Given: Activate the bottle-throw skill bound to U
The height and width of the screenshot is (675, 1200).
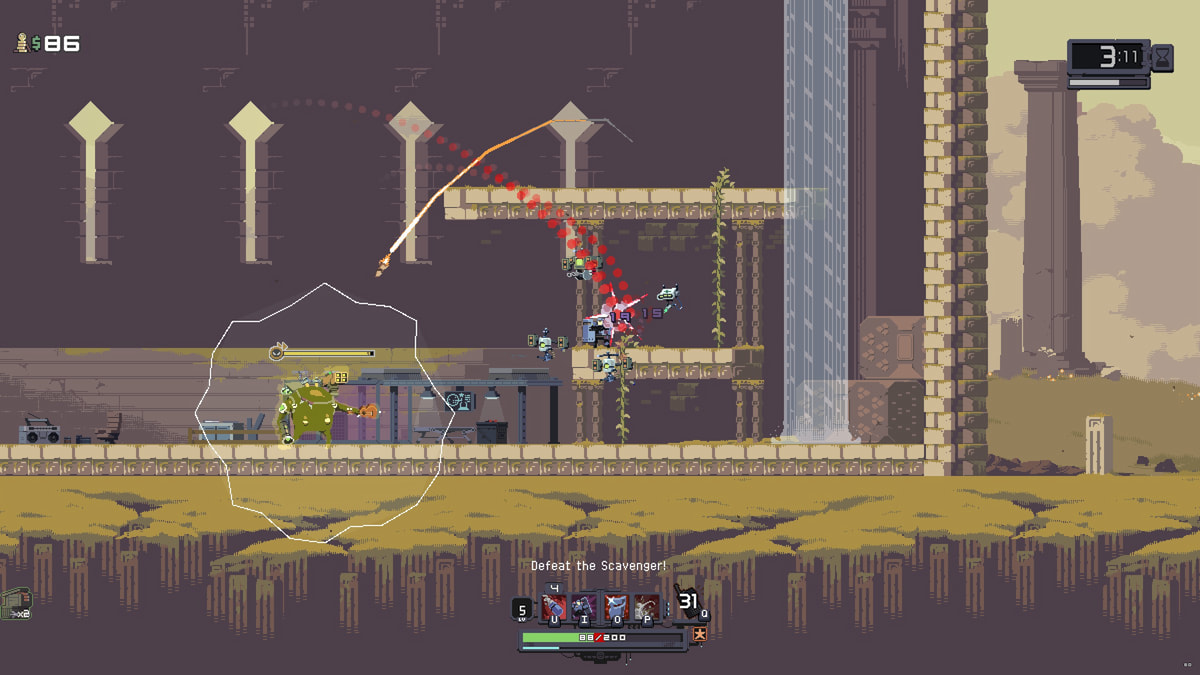Looking at the screenshot, I should coord(554,606).
